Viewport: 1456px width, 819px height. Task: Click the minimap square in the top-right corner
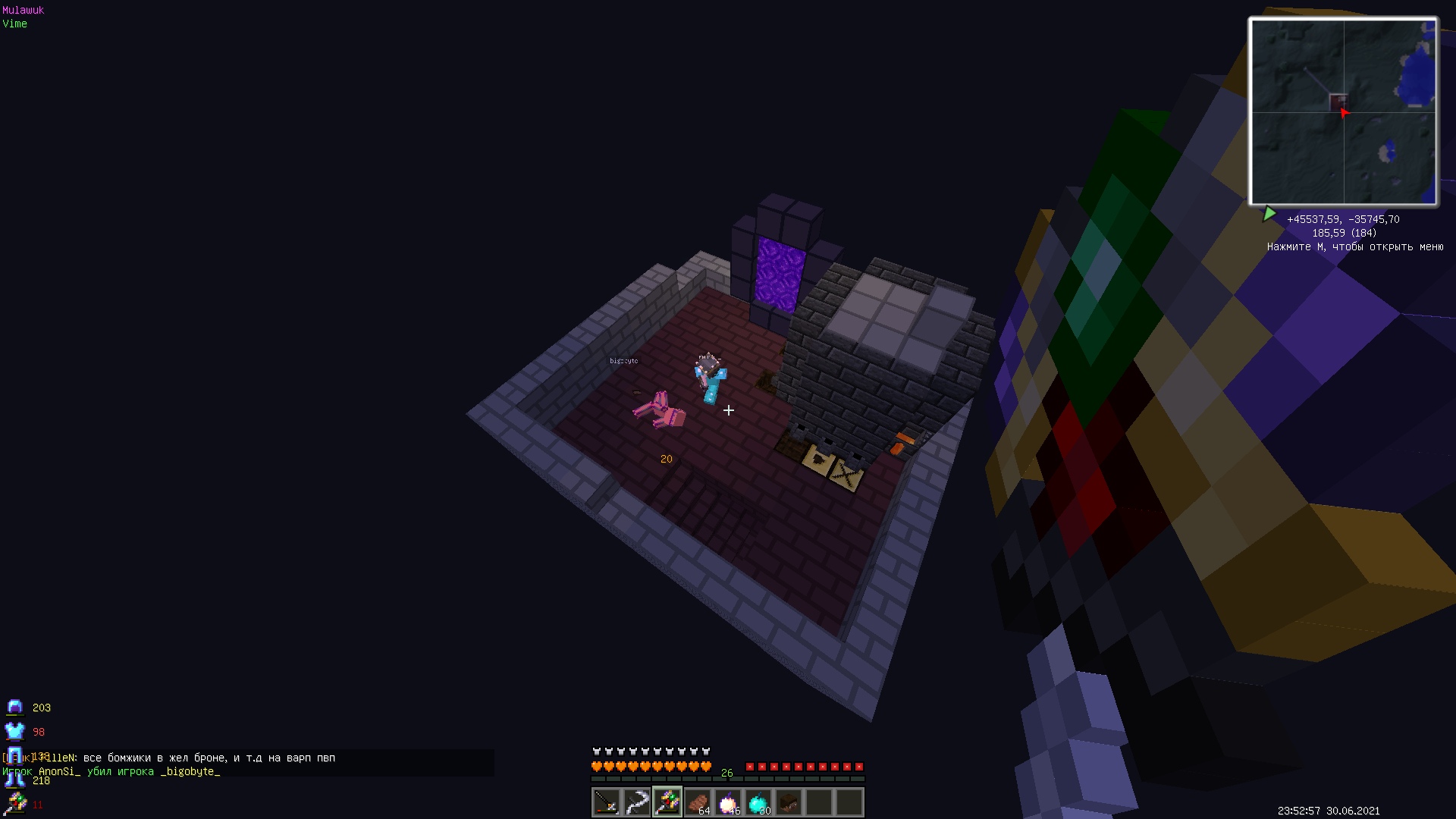[x=1344, y=111]
